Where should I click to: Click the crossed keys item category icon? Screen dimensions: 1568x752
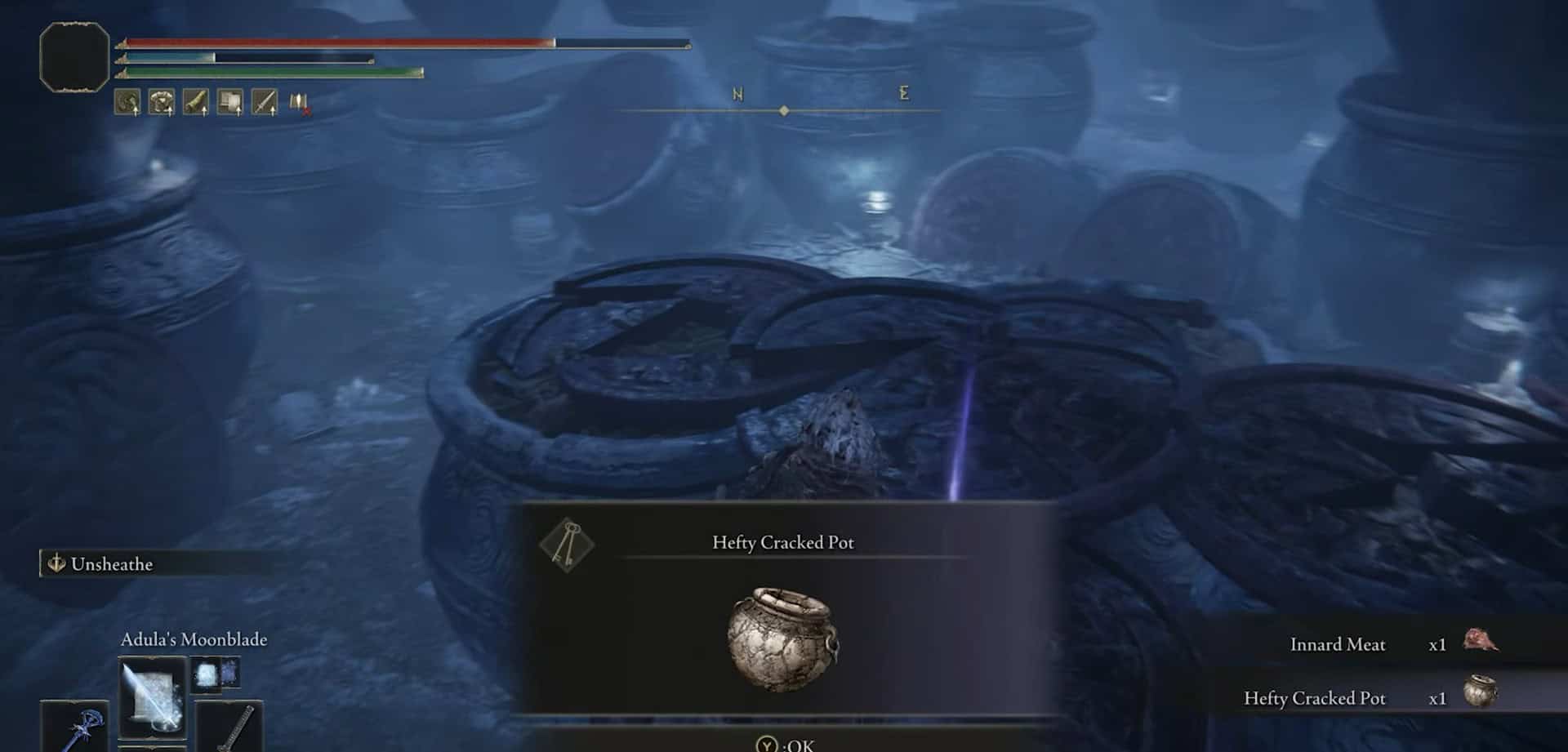point(567,544)
